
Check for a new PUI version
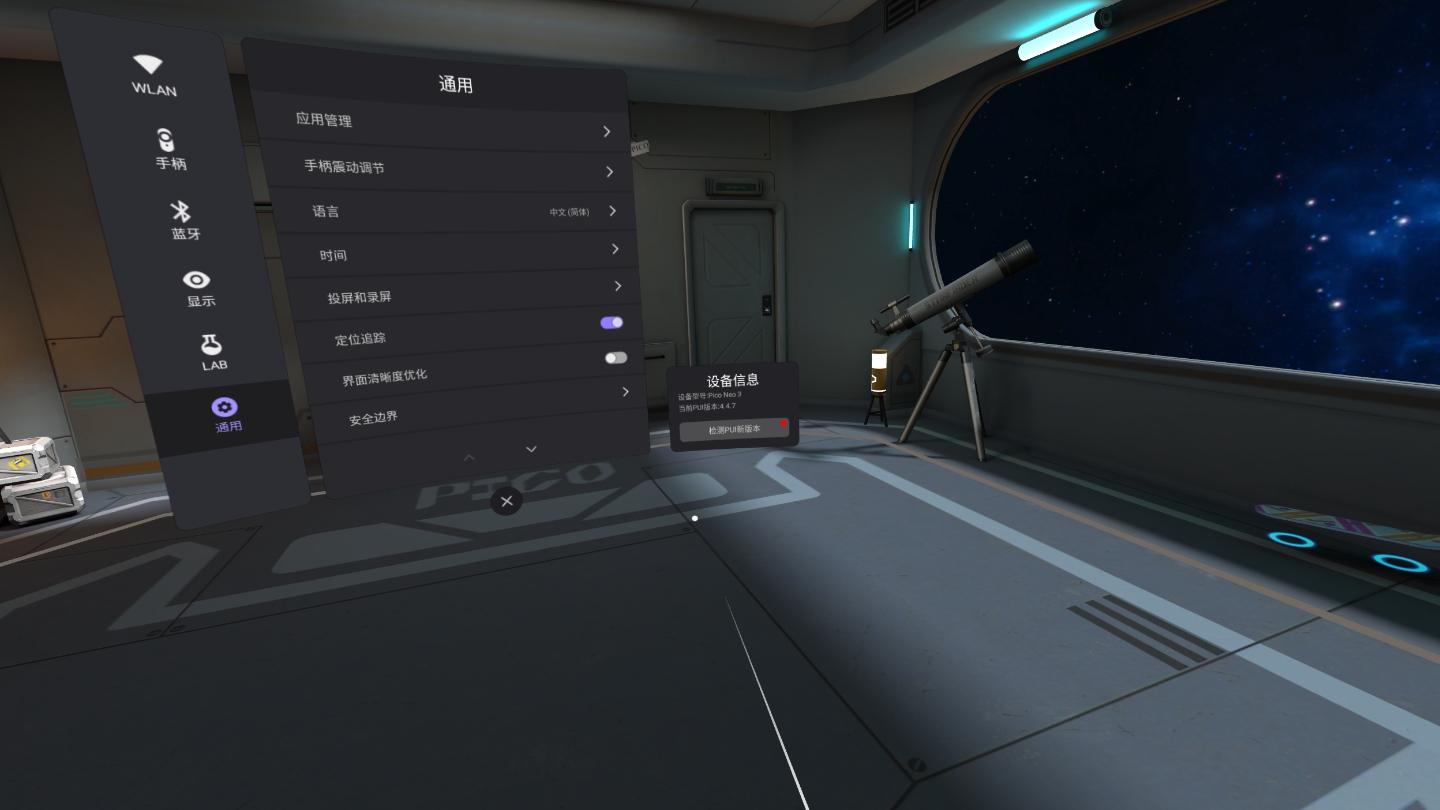[x=734, y=429]
